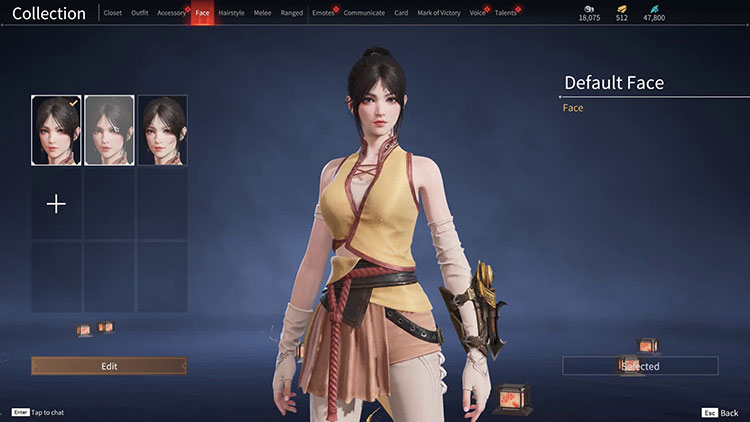The width and height of the screenshot is (750, 422).
Task: Switch to the Outfit tab
Action: tap(140, 13)
